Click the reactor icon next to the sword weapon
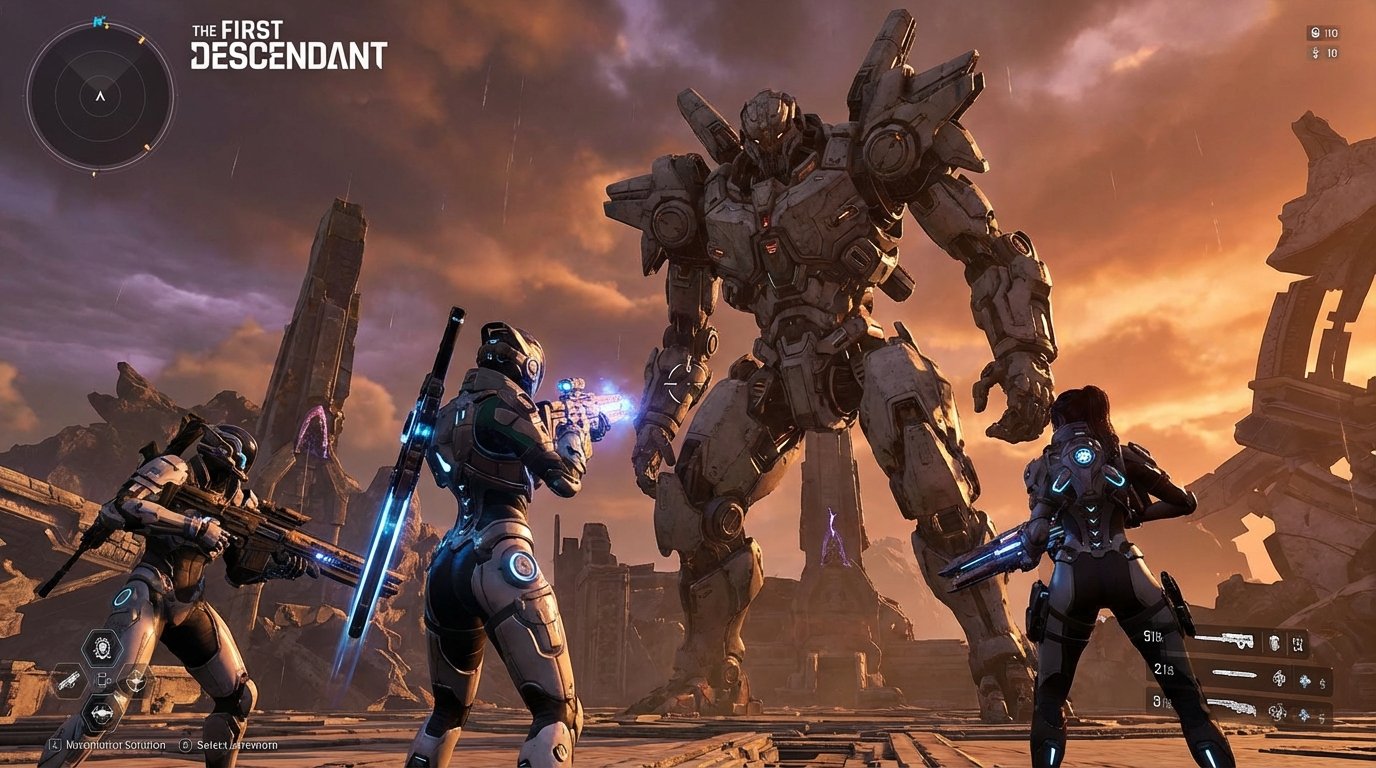This screenshot has width=1376, height=768. pyautogui.click(x=1279, y=678)
